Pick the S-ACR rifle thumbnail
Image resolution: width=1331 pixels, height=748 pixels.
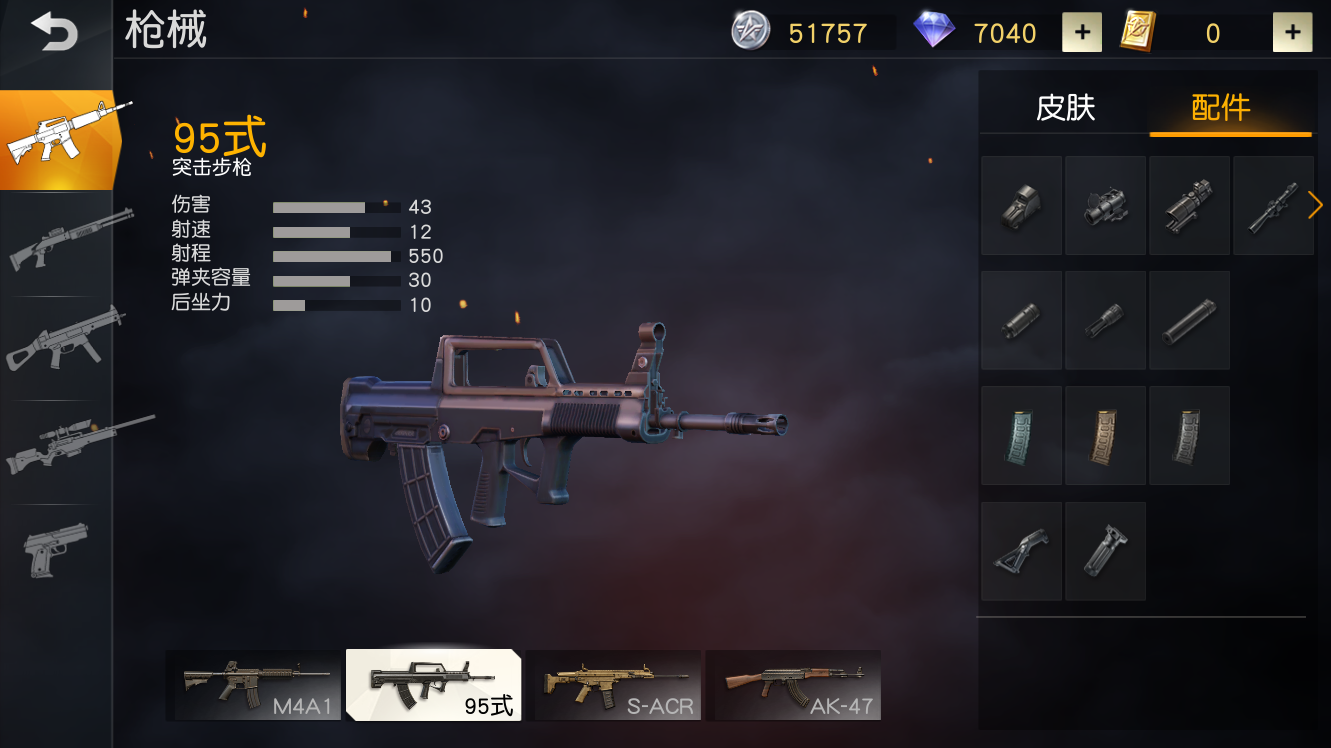(613, 685)
